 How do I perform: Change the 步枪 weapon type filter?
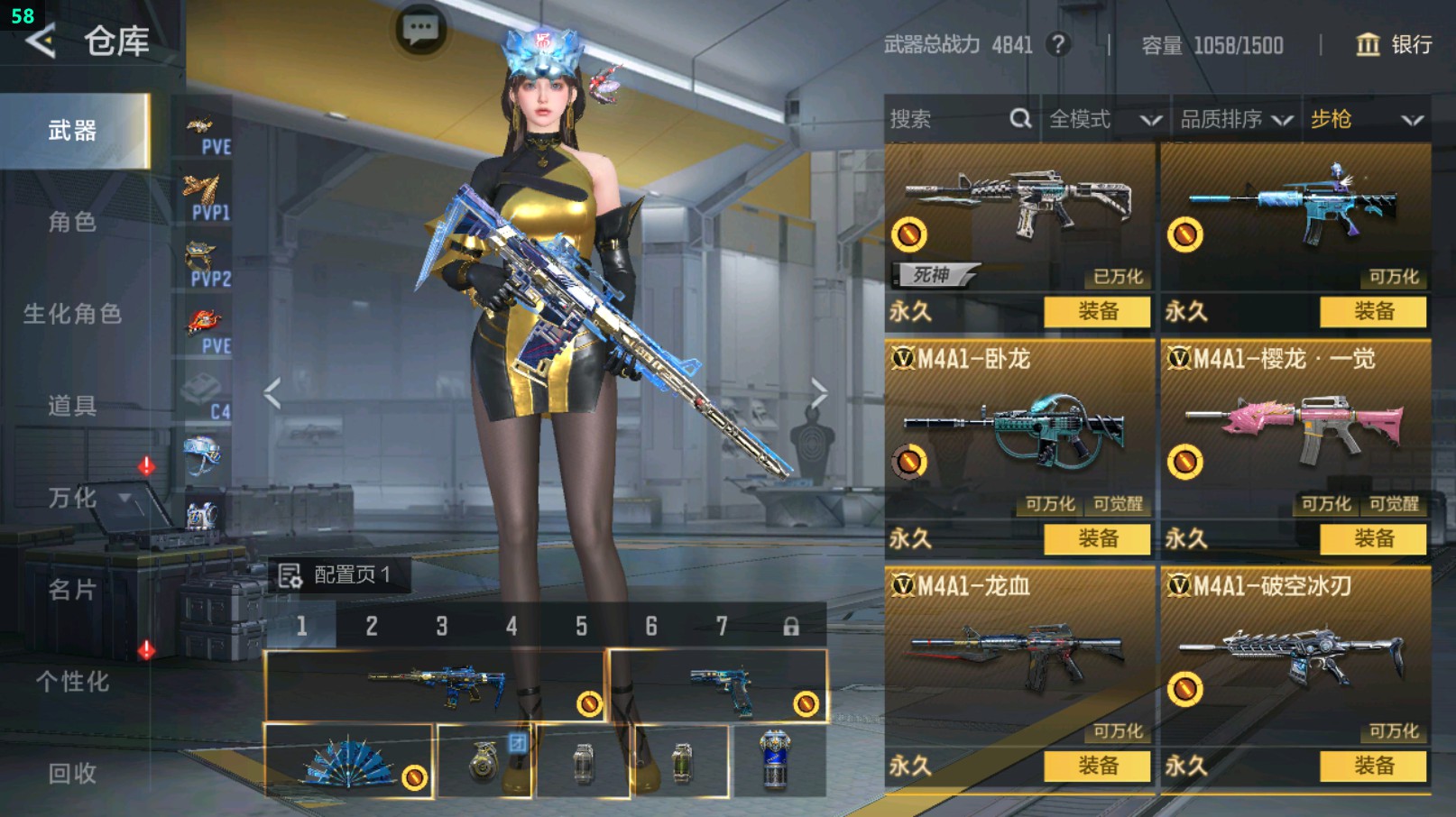[x=1366, y=119]
